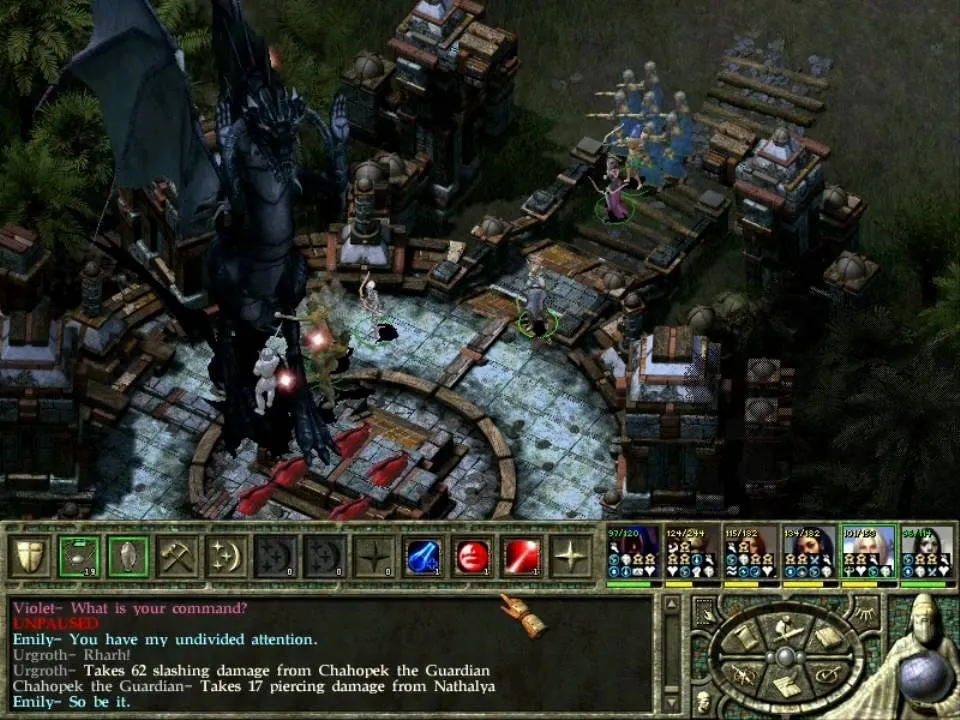Screen dimensions: 960x720
Task: Use the blue potion quick item
Action: (x=424, y=556)
